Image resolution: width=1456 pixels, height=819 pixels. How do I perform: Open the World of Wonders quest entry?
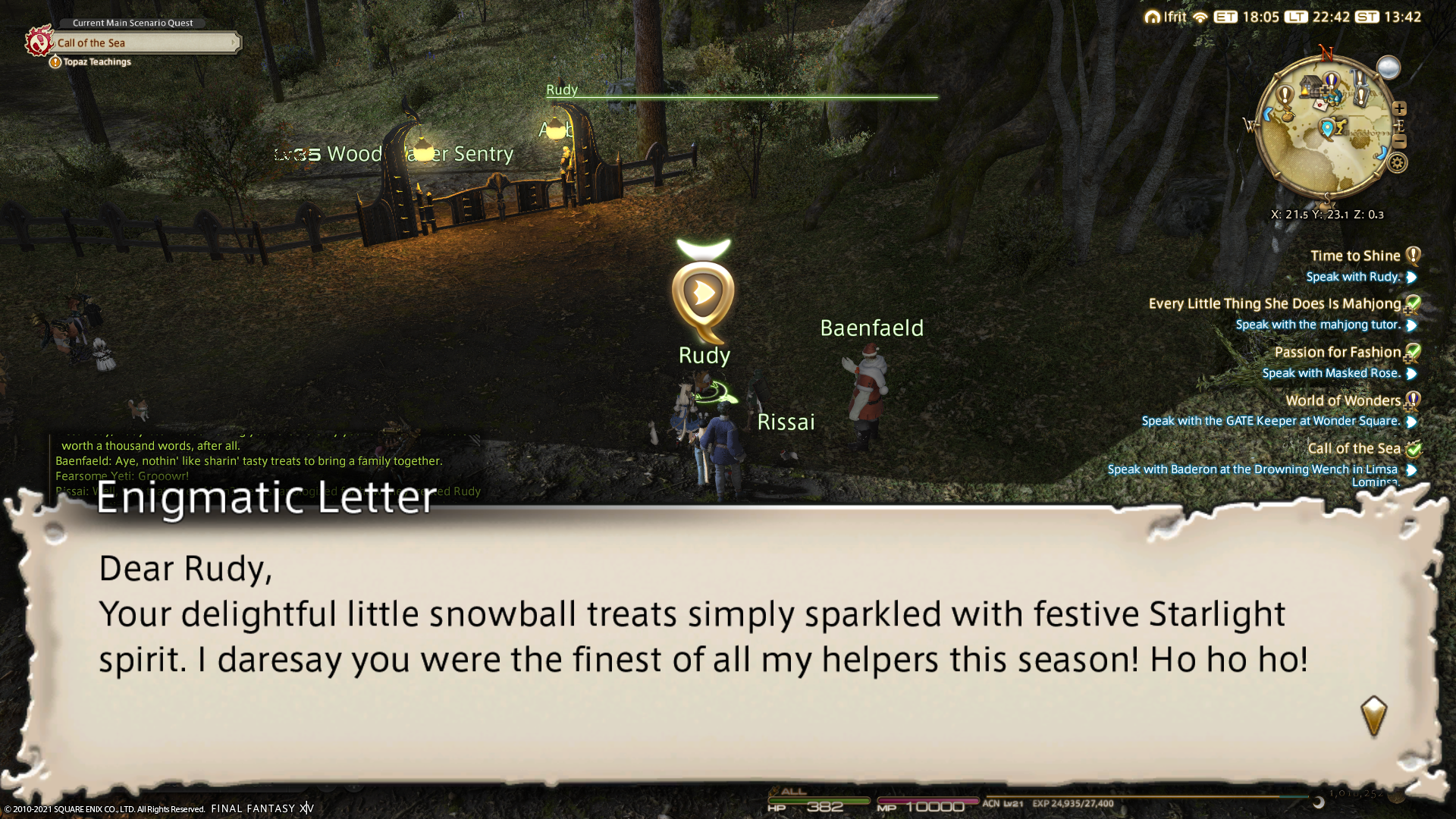(x=1342, y=400)
